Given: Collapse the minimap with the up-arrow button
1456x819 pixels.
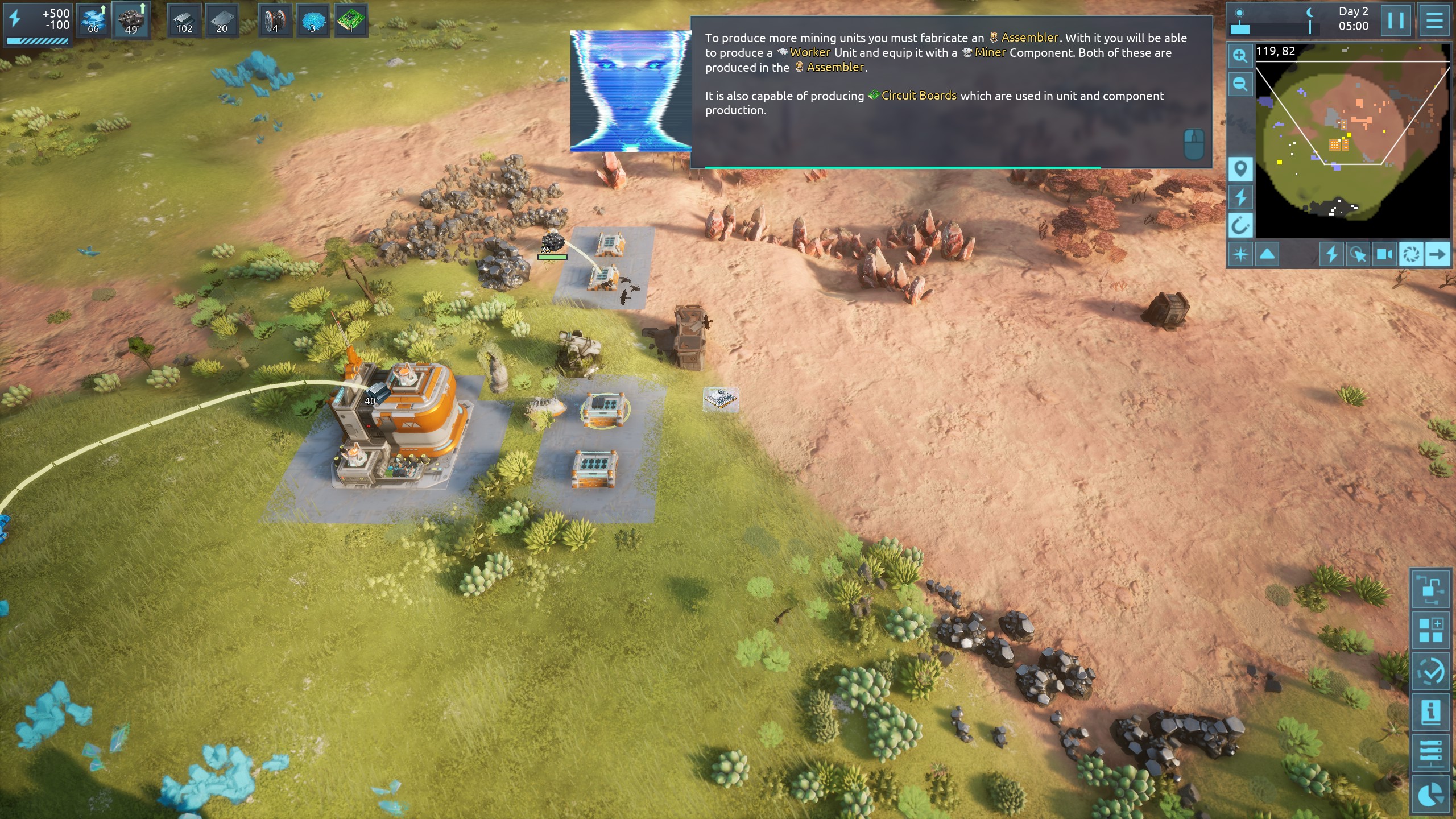Looking at the screenshot, I should [x=1267, y=254].
